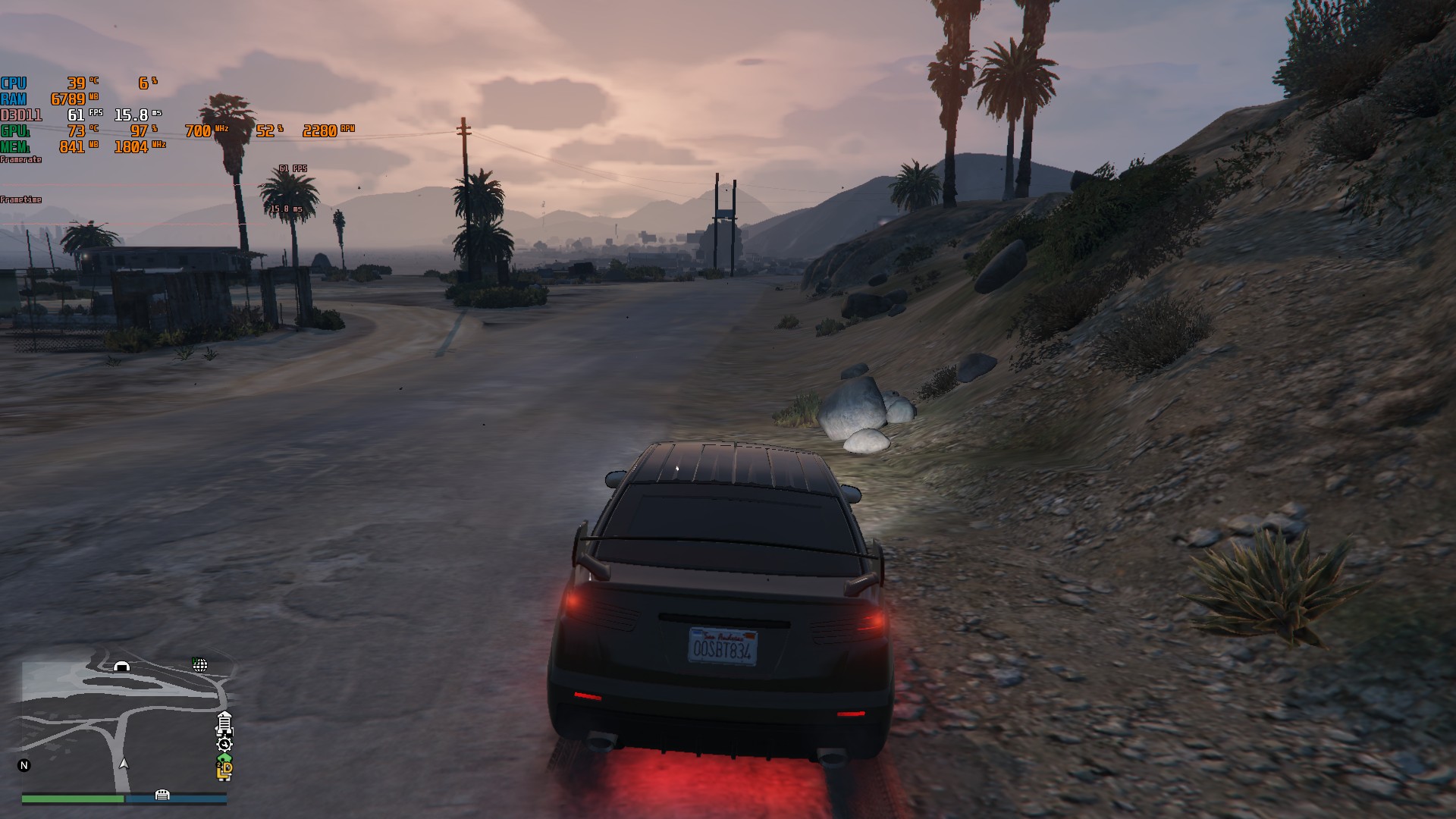Click the Framerate graph label
This screenshot has height=819, width=1456.
(20, 159)
